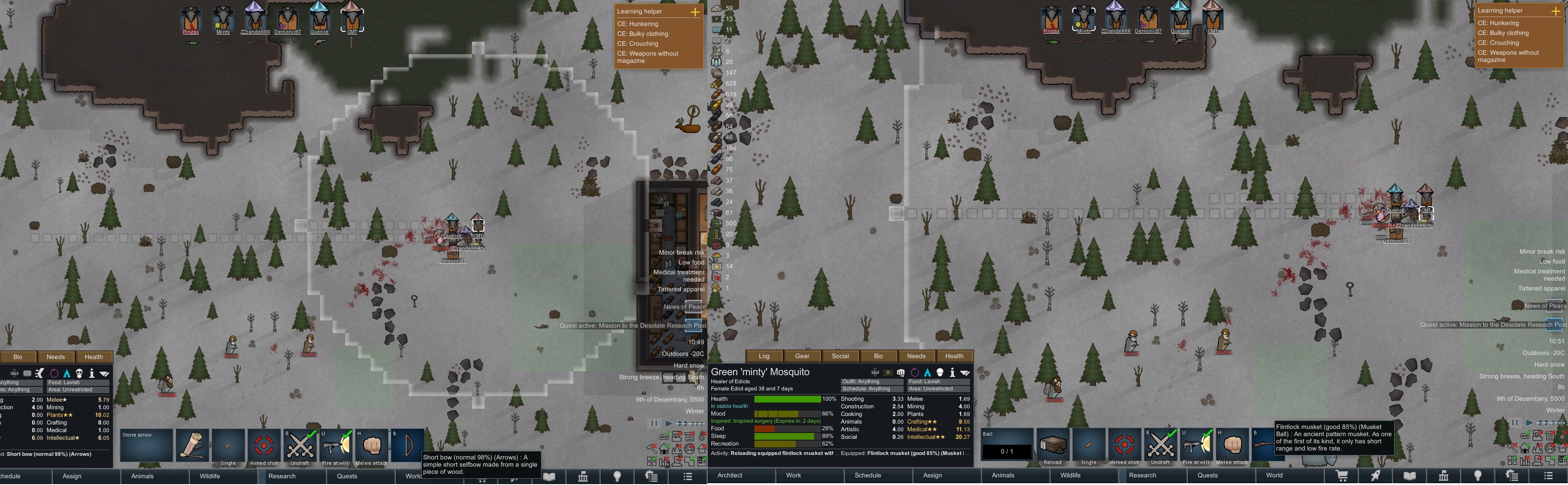The height and width of the screenshot is (485, 1568).
Task: Open the Outfit: Anything dropdown
Action: (872, 381)
